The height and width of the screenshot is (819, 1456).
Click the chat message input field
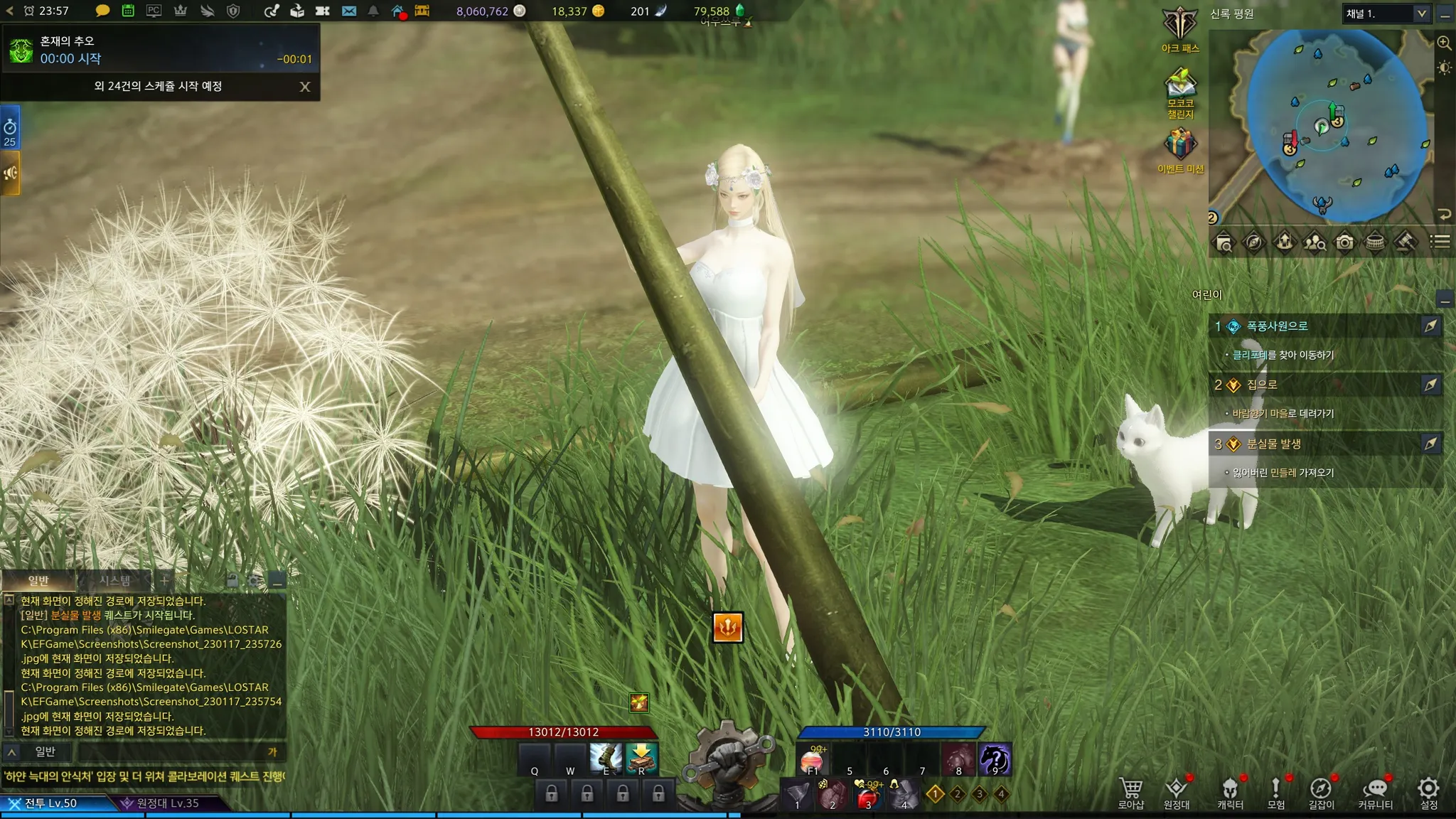click(171, 752)
